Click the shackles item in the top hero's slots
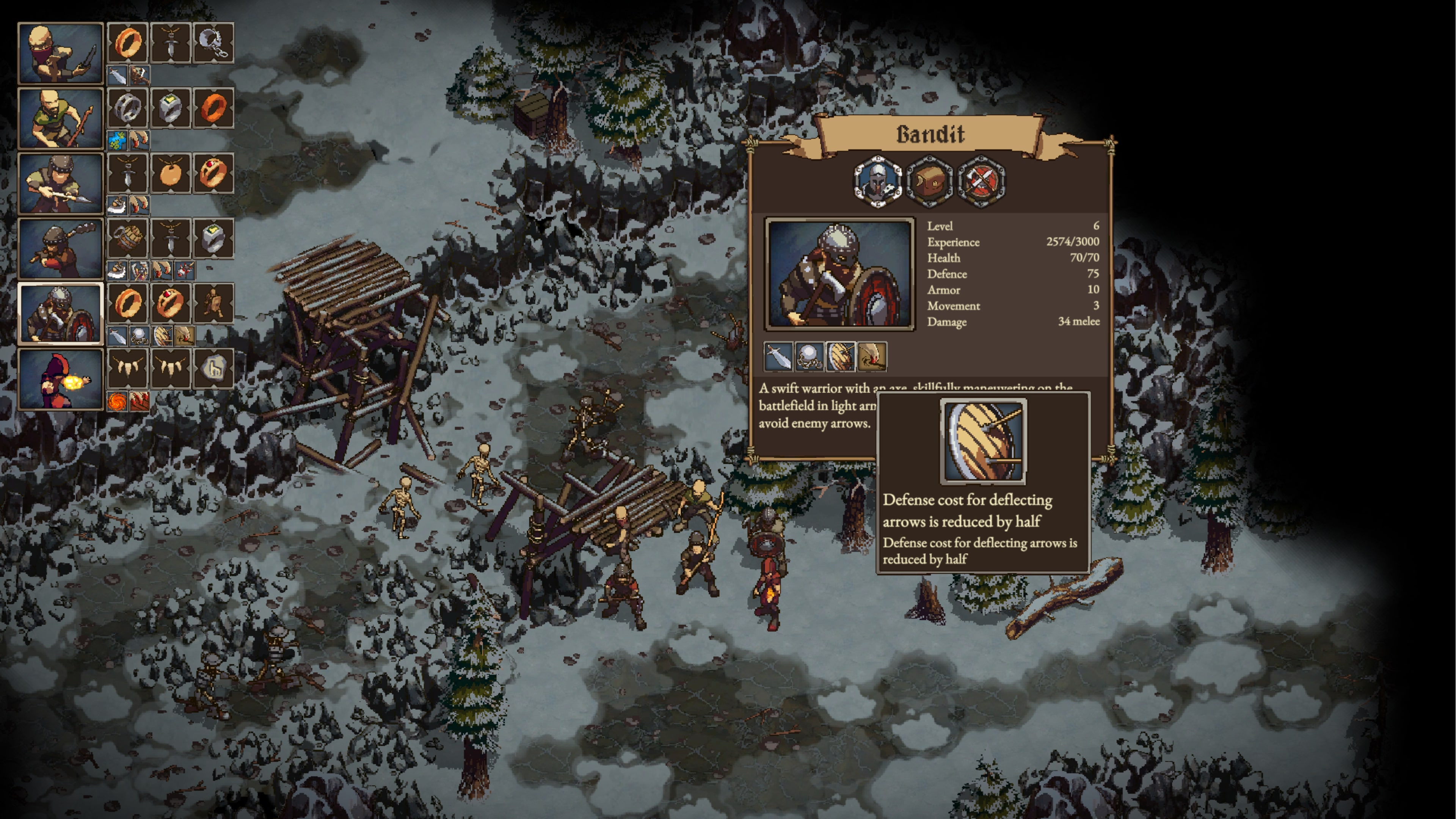The image size is (1456, 819). pyautogui.click(x=215, y=44)
